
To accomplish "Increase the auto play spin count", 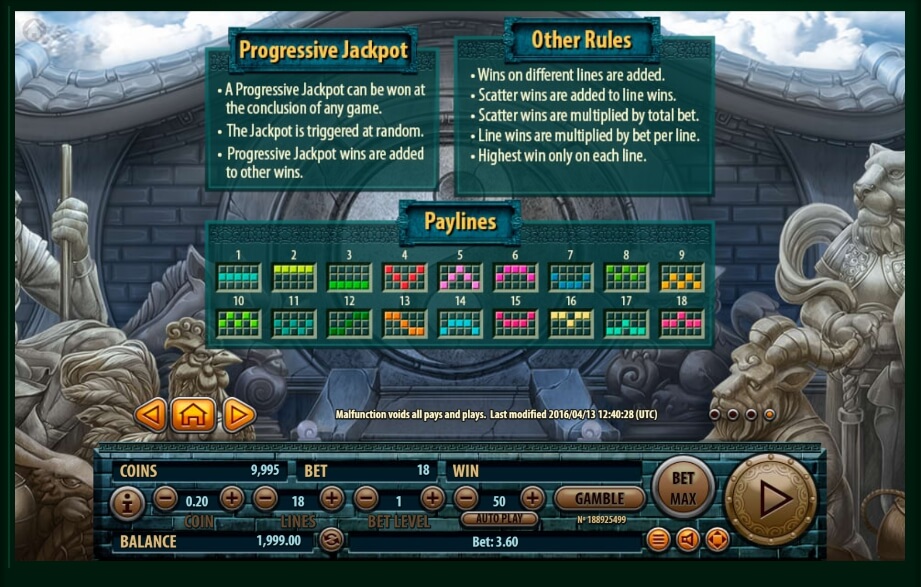I will click(532, 498).
